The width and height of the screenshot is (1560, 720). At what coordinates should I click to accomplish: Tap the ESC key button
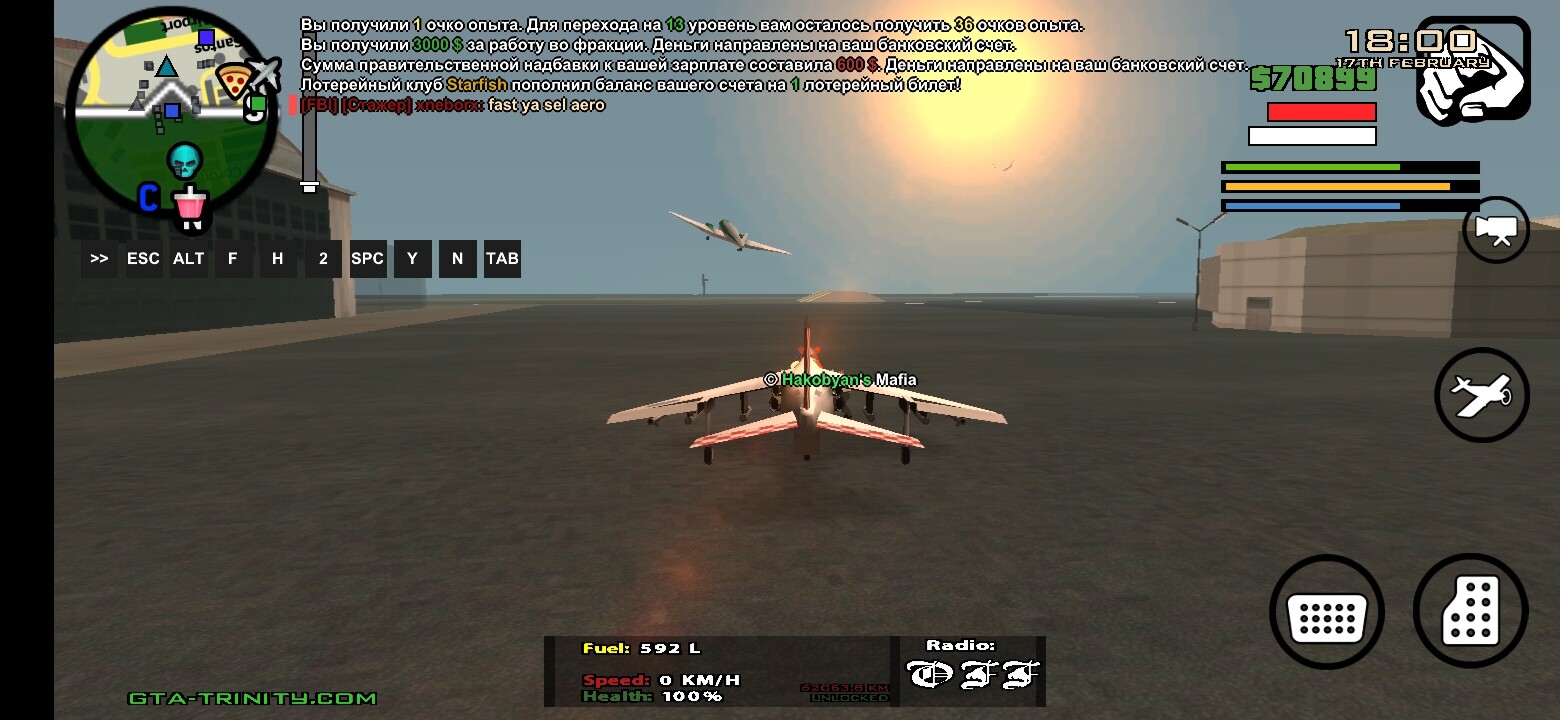pos(143,259)
